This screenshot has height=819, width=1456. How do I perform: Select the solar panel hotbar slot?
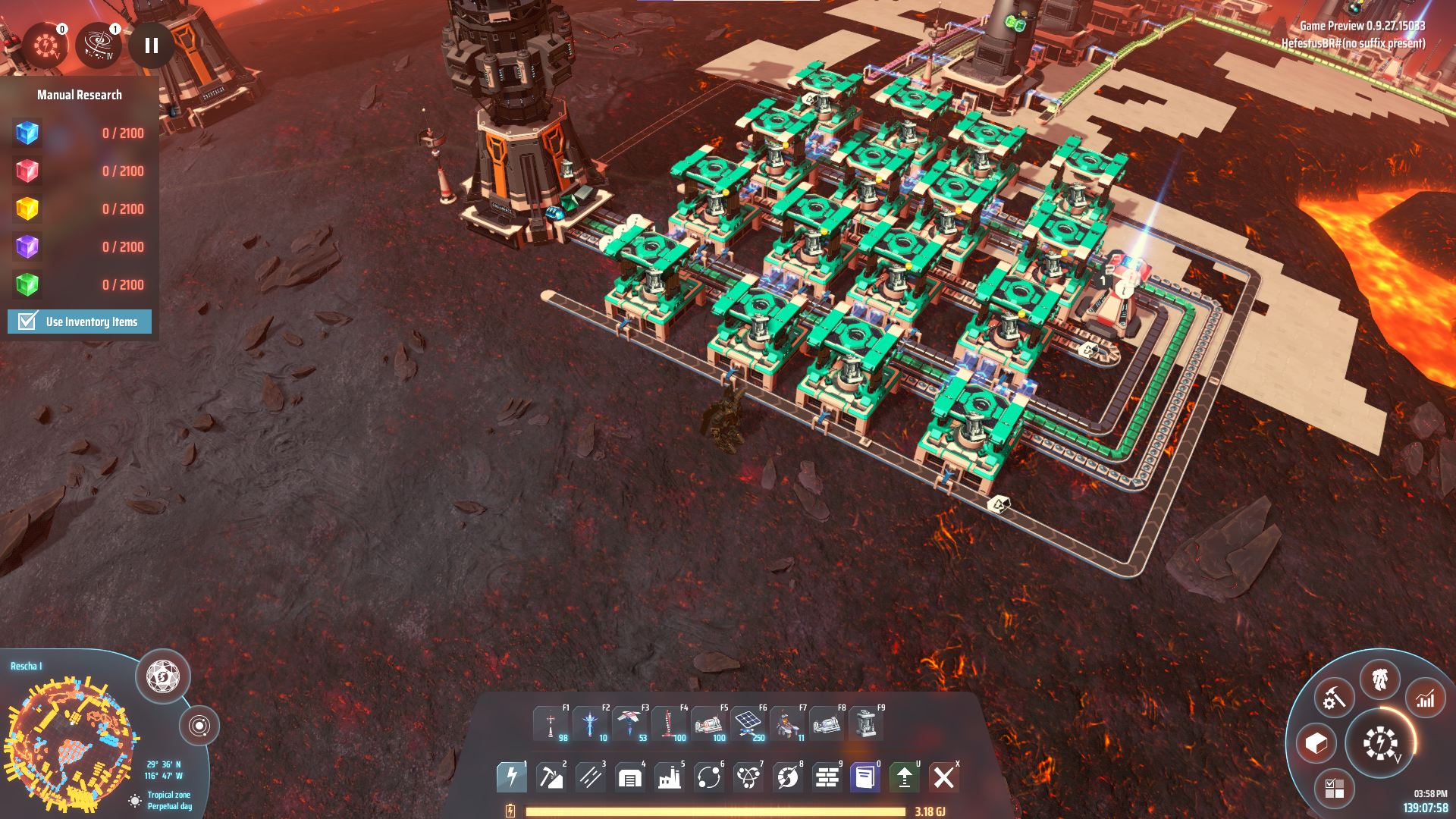pos(748,723)
